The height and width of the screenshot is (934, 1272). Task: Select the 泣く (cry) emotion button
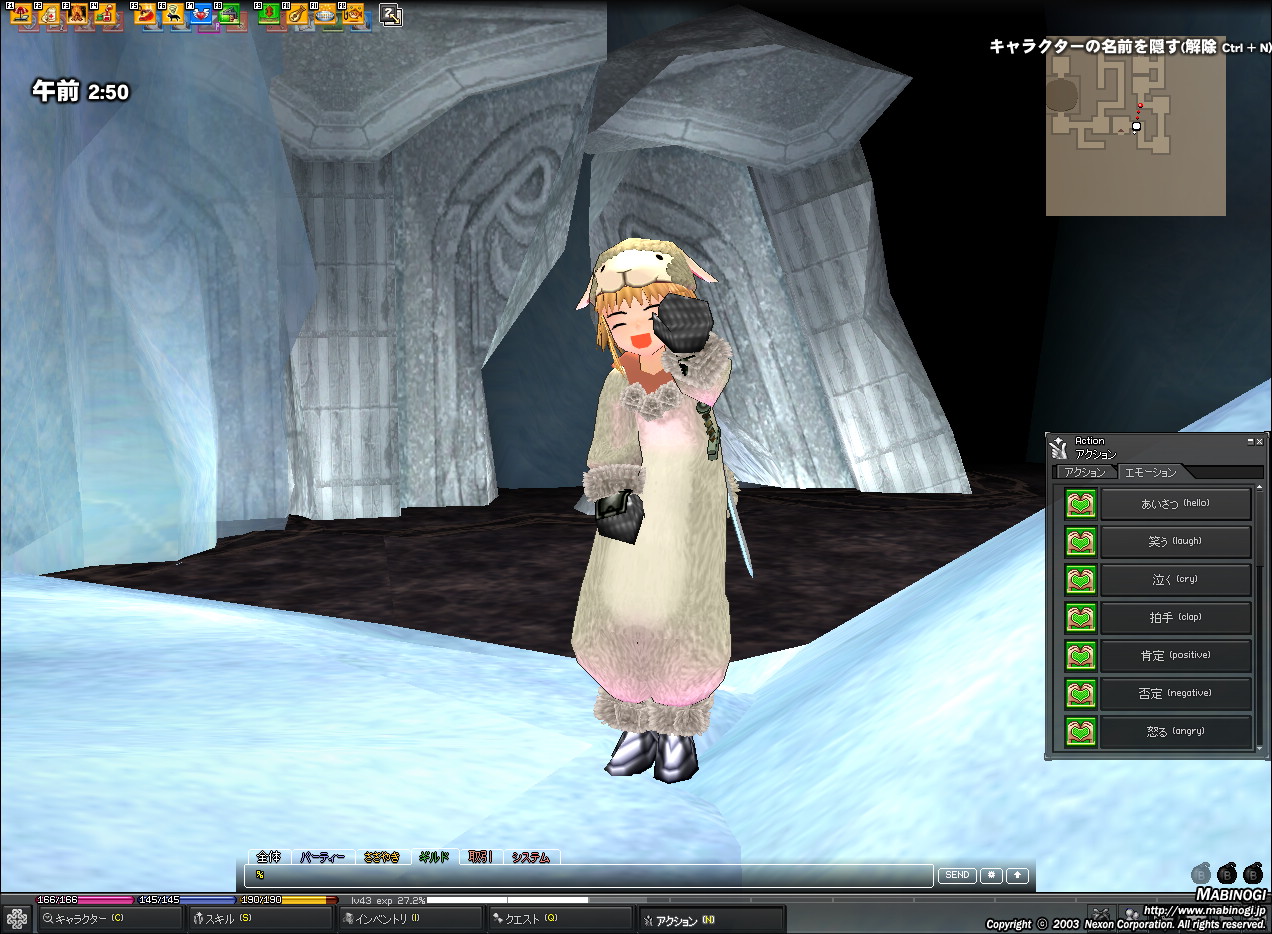pyautogui.click(x=1175, y=580)
